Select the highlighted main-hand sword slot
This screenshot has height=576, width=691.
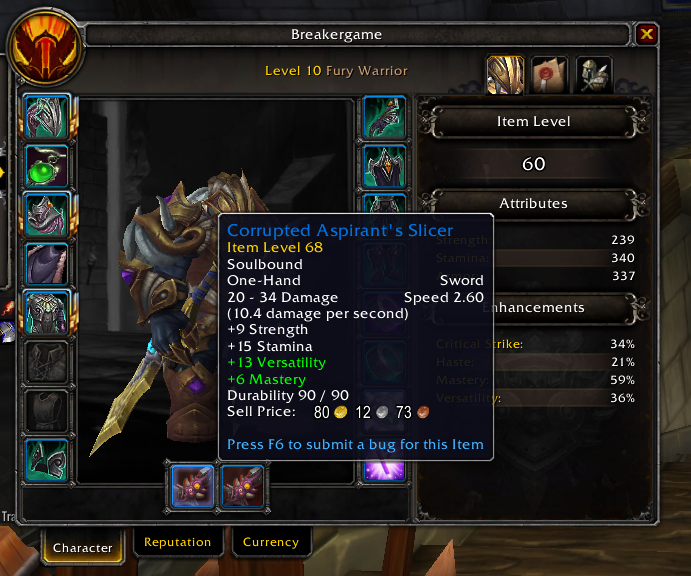click(192, 487)
